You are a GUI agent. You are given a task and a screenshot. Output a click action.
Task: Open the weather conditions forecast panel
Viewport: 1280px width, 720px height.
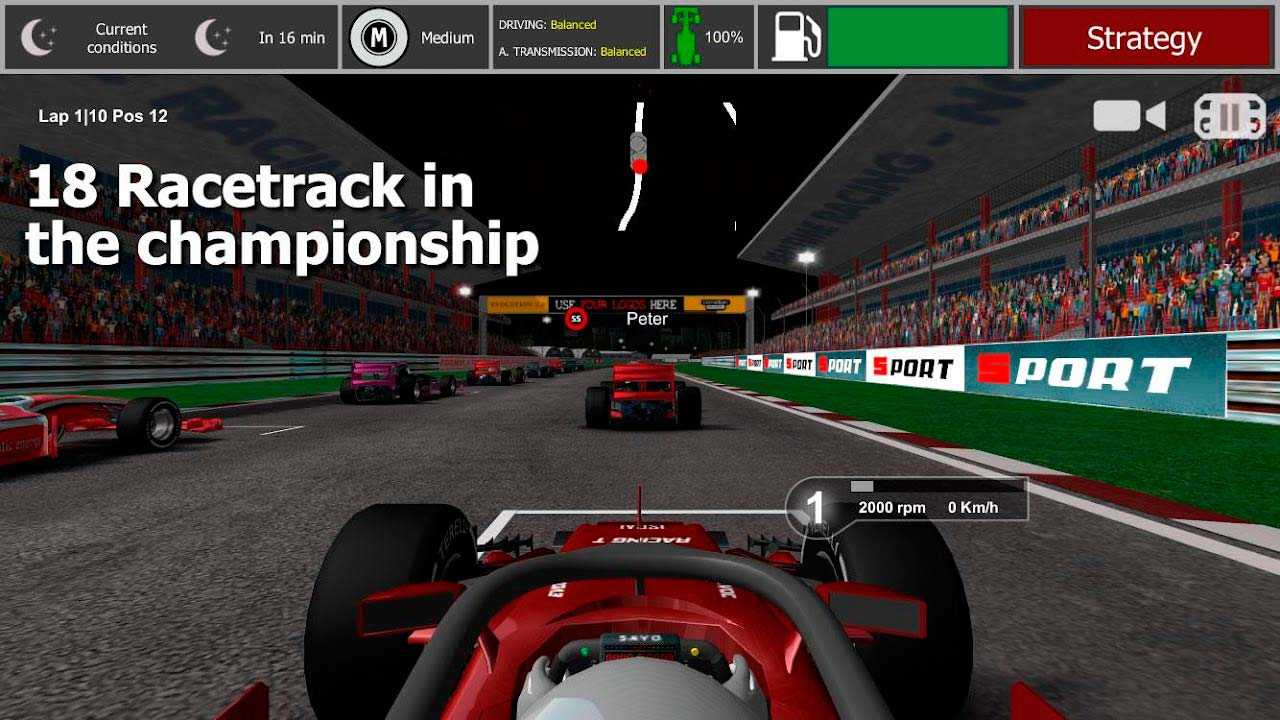click(172, 38)
